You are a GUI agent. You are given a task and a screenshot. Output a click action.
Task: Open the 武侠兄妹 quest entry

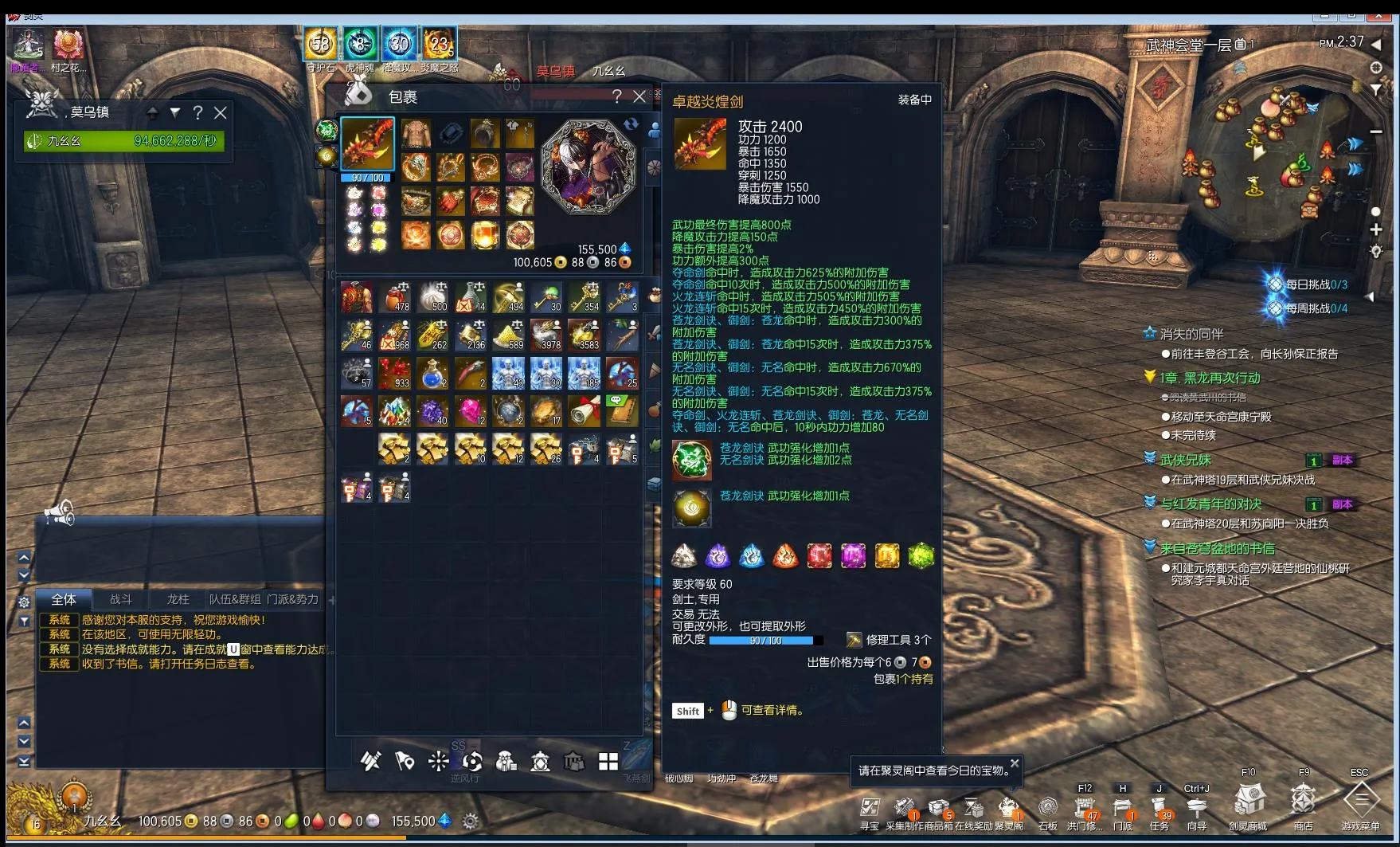click(1185, 460)
